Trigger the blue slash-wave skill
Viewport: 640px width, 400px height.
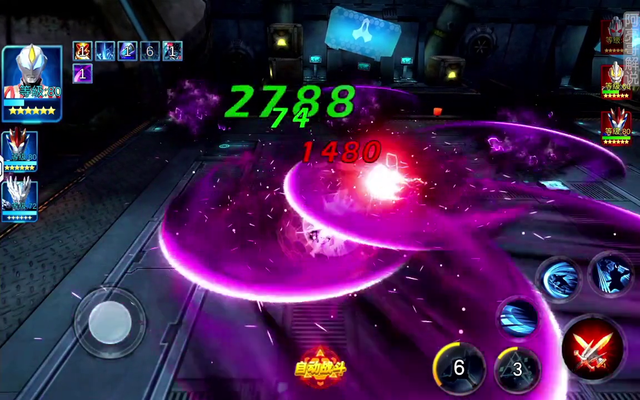518,319
